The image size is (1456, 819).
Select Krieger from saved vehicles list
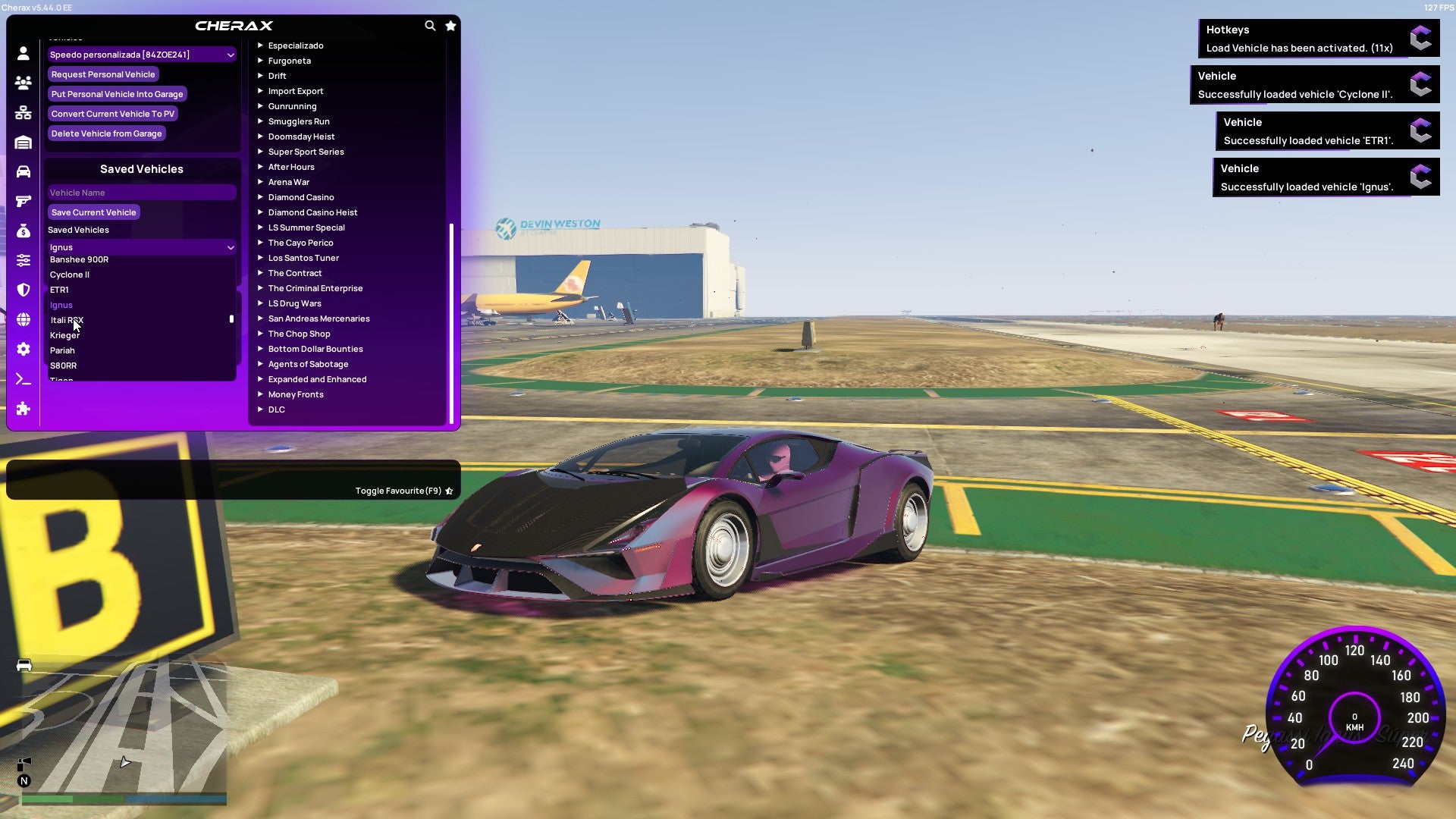(64, 334)
